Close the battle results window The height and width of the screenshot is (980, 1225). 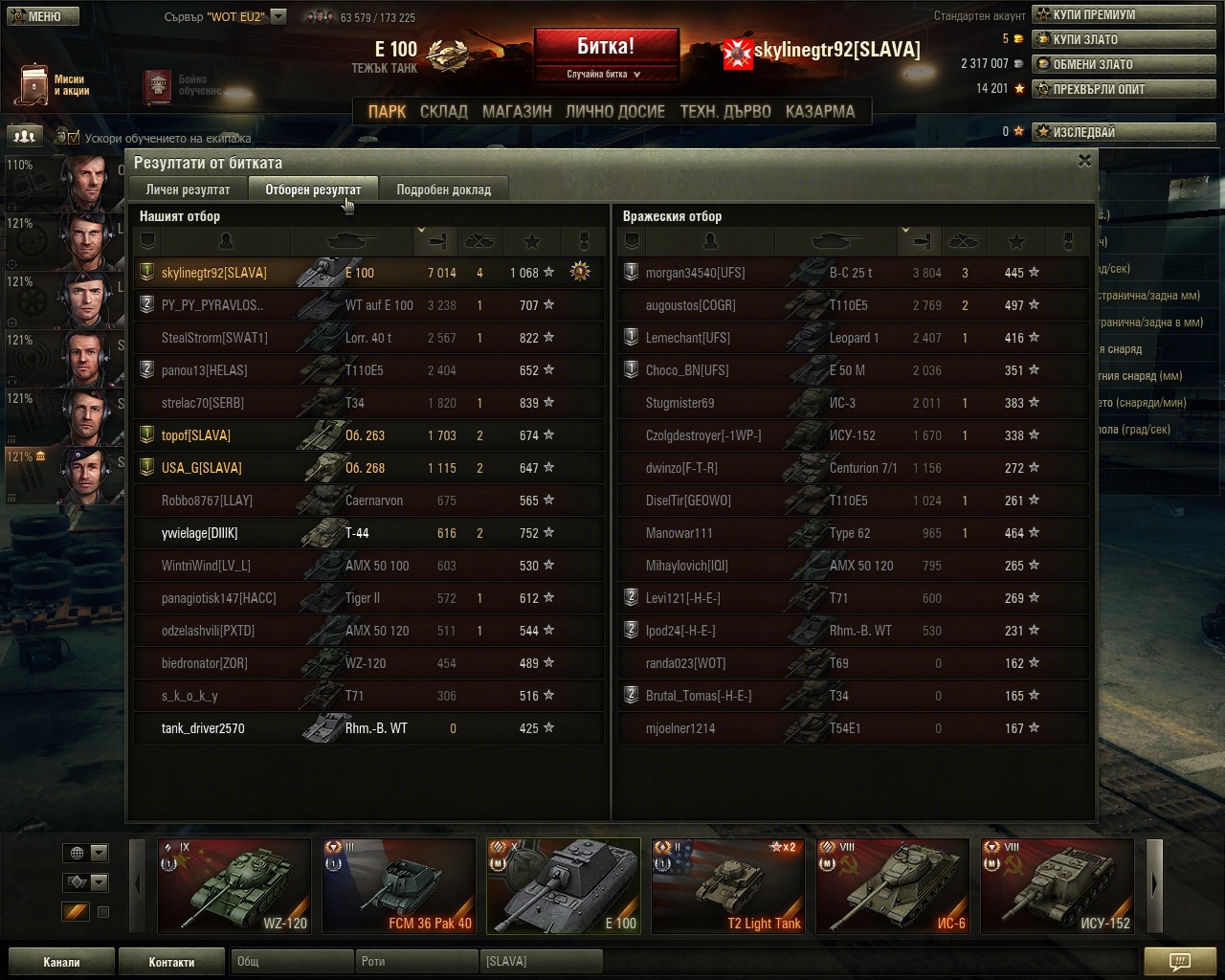1084,161
